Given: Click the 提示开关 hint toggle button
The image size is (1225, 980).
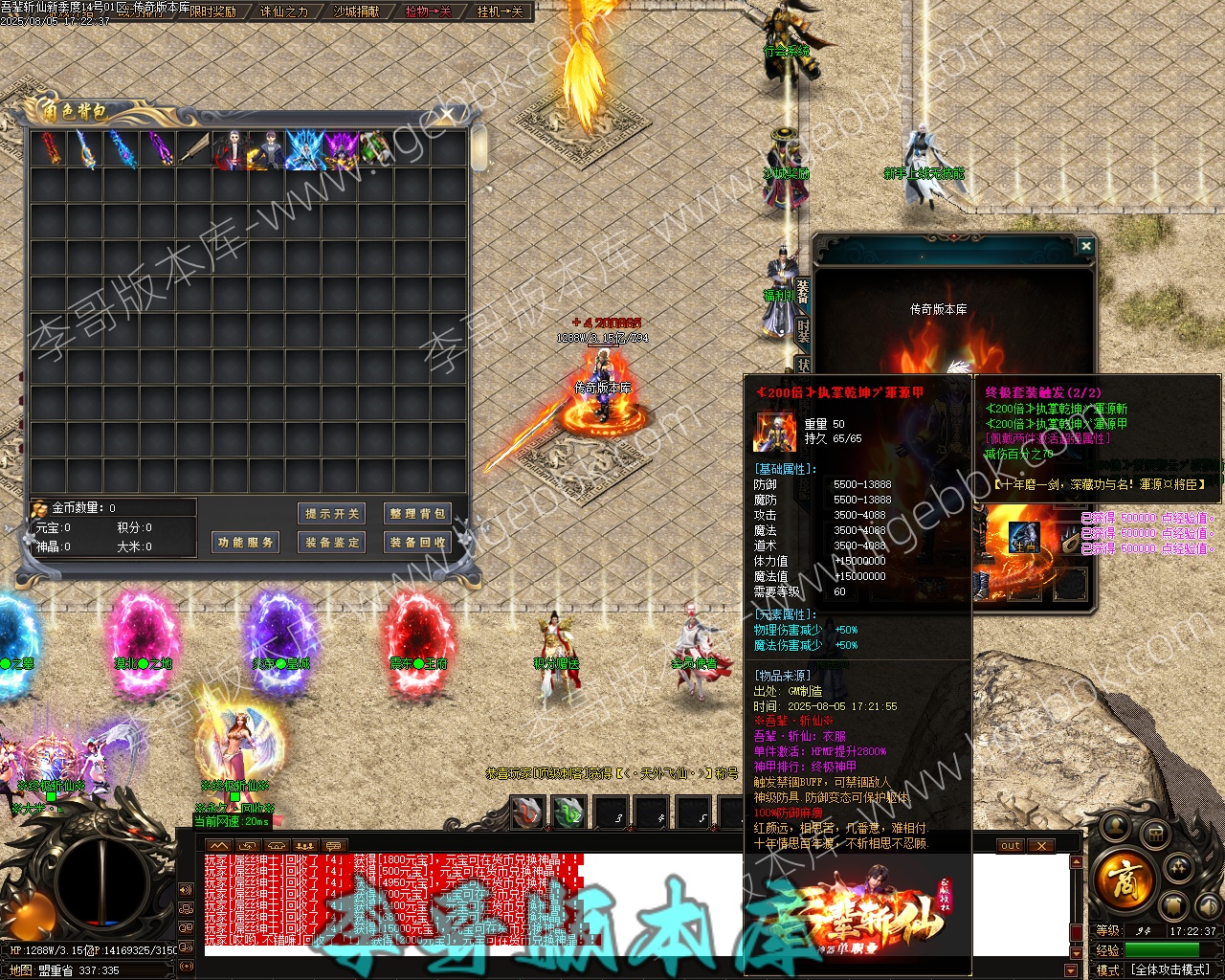Looking at the screenshot, I should [x=332, y=514].
